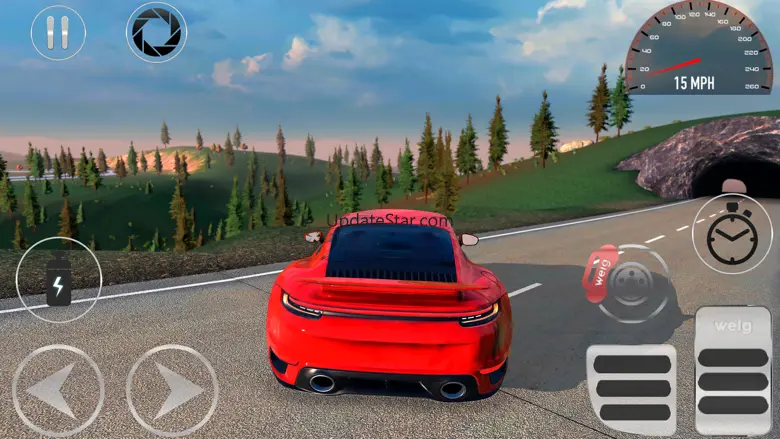Viewport: 780px width, 439px height.
Task: Steer left with the left arrow button
Action: coord(58,390)
